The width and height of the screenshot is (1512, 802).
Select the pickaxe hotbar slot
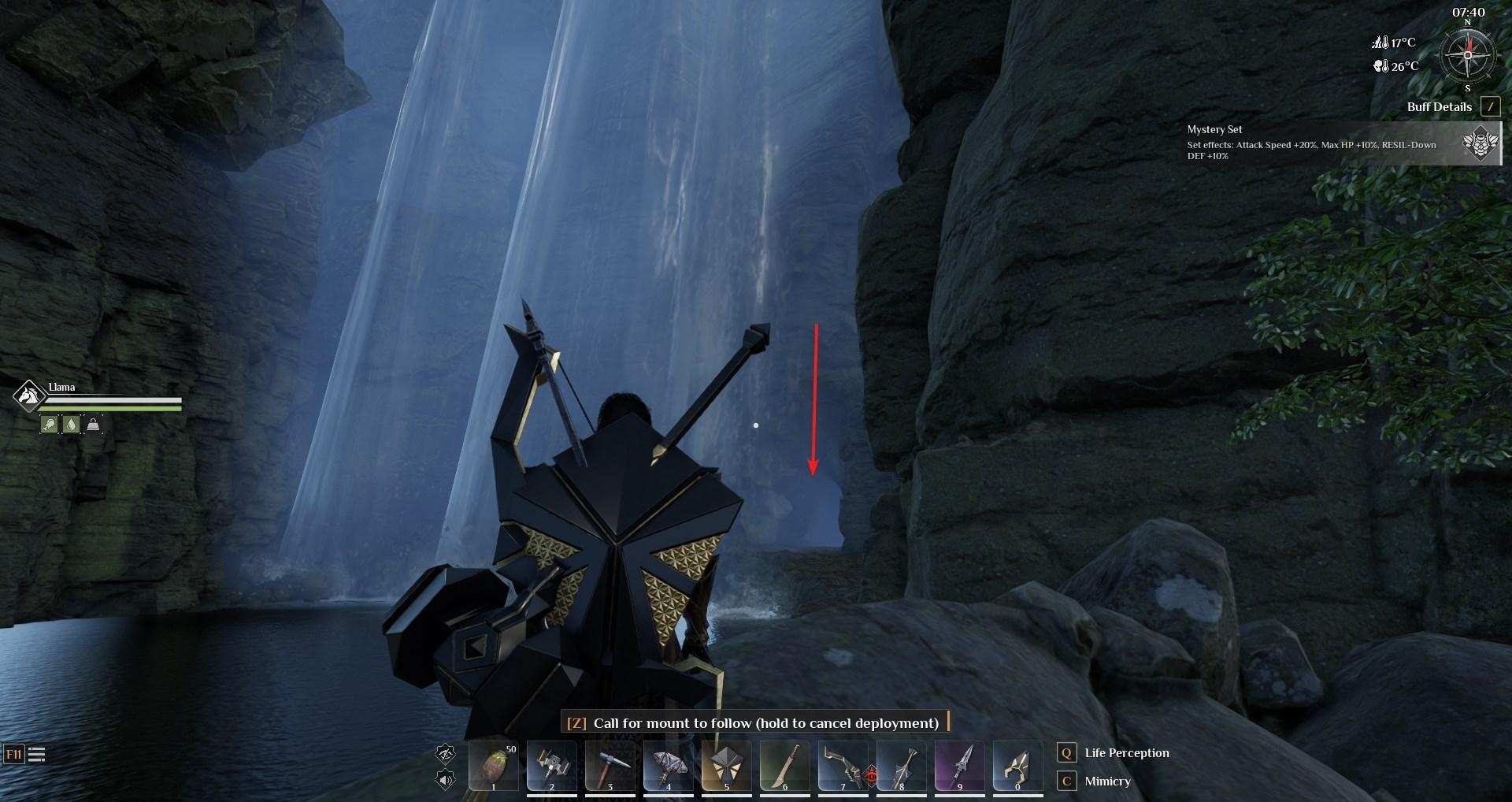tap(610, 766)
